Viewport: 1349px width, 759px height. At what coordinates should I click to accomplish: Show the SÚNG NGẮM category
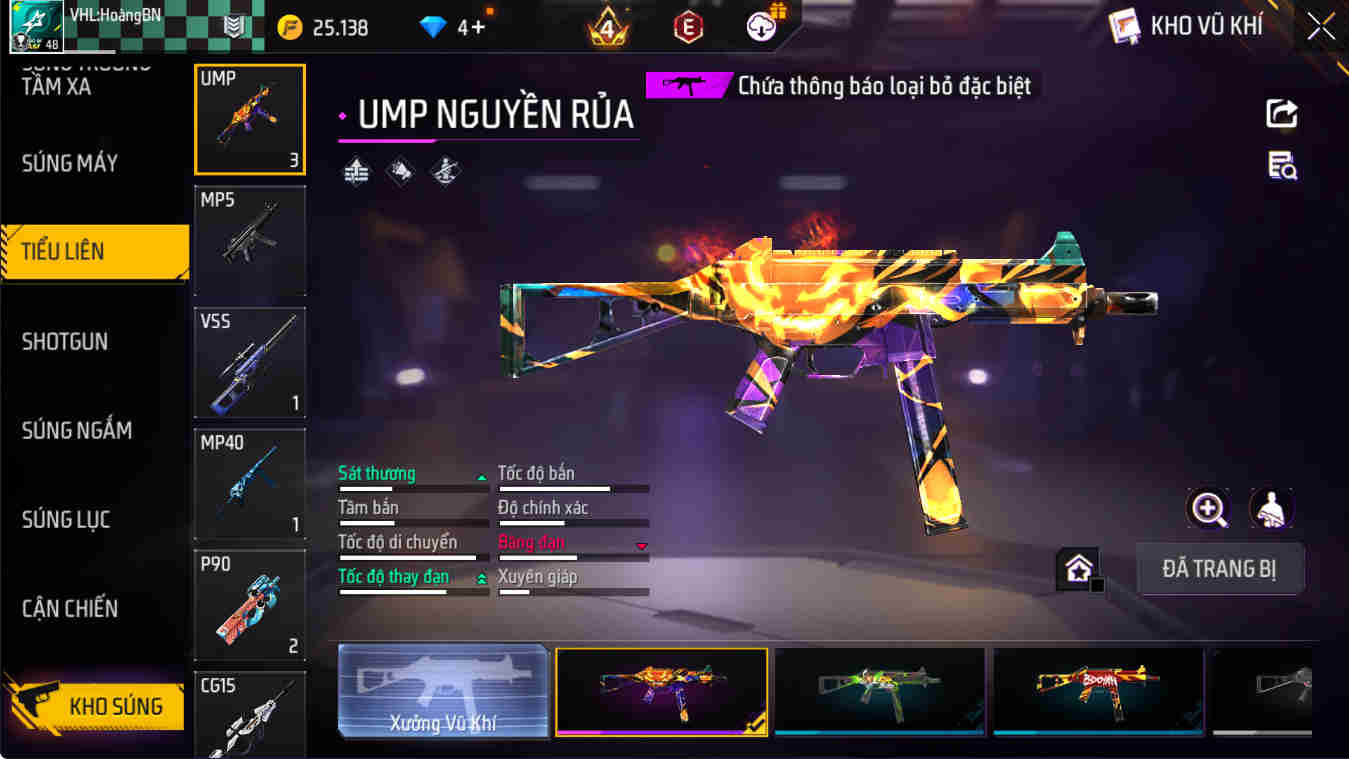77,430
